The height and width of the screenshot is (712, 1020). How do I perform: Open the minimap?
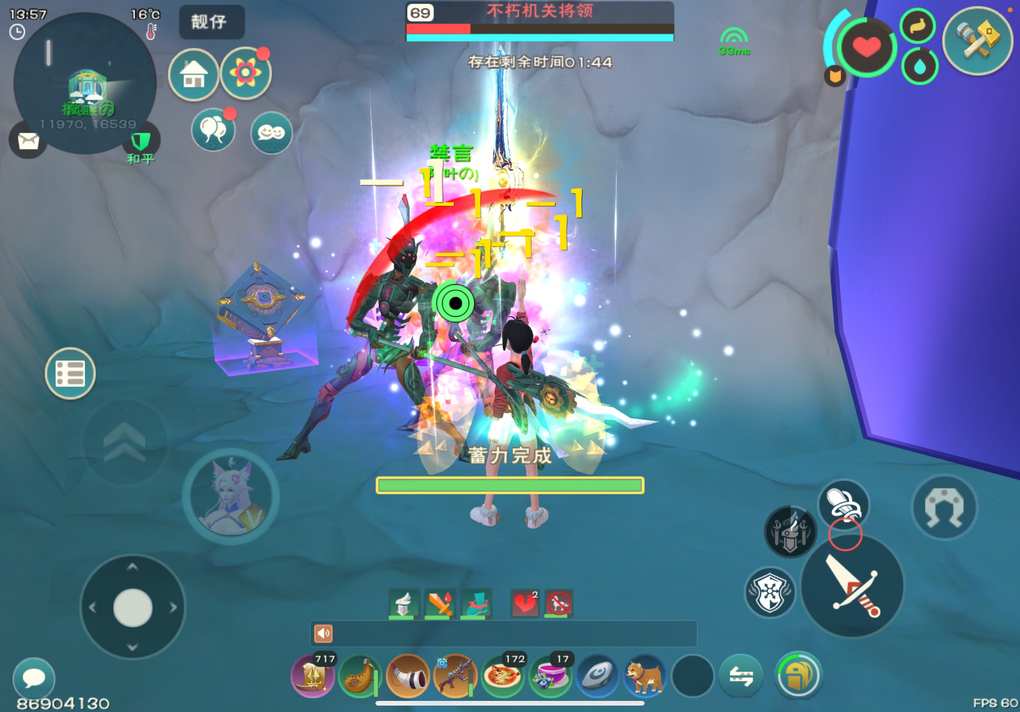[85, 85]
